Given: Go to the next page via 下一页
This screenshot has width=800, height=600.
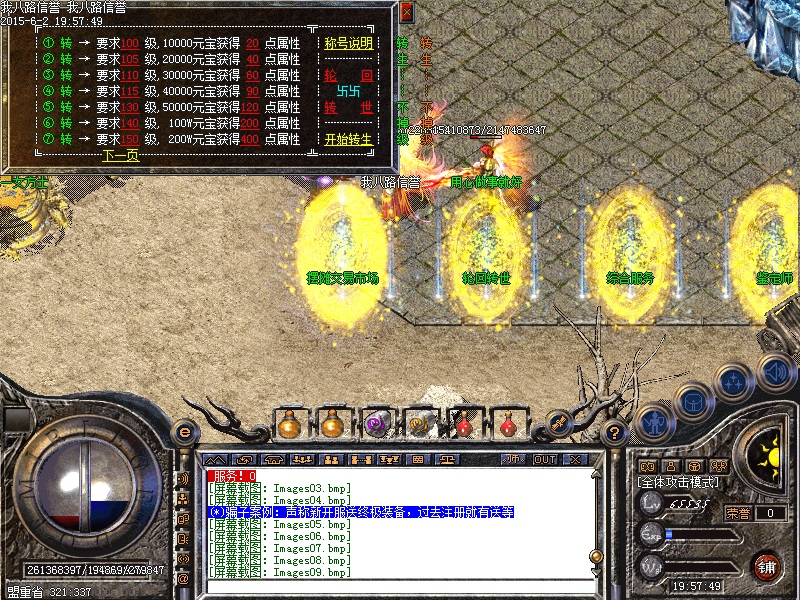Looking at the screenshot, I should tap(120, 155).
